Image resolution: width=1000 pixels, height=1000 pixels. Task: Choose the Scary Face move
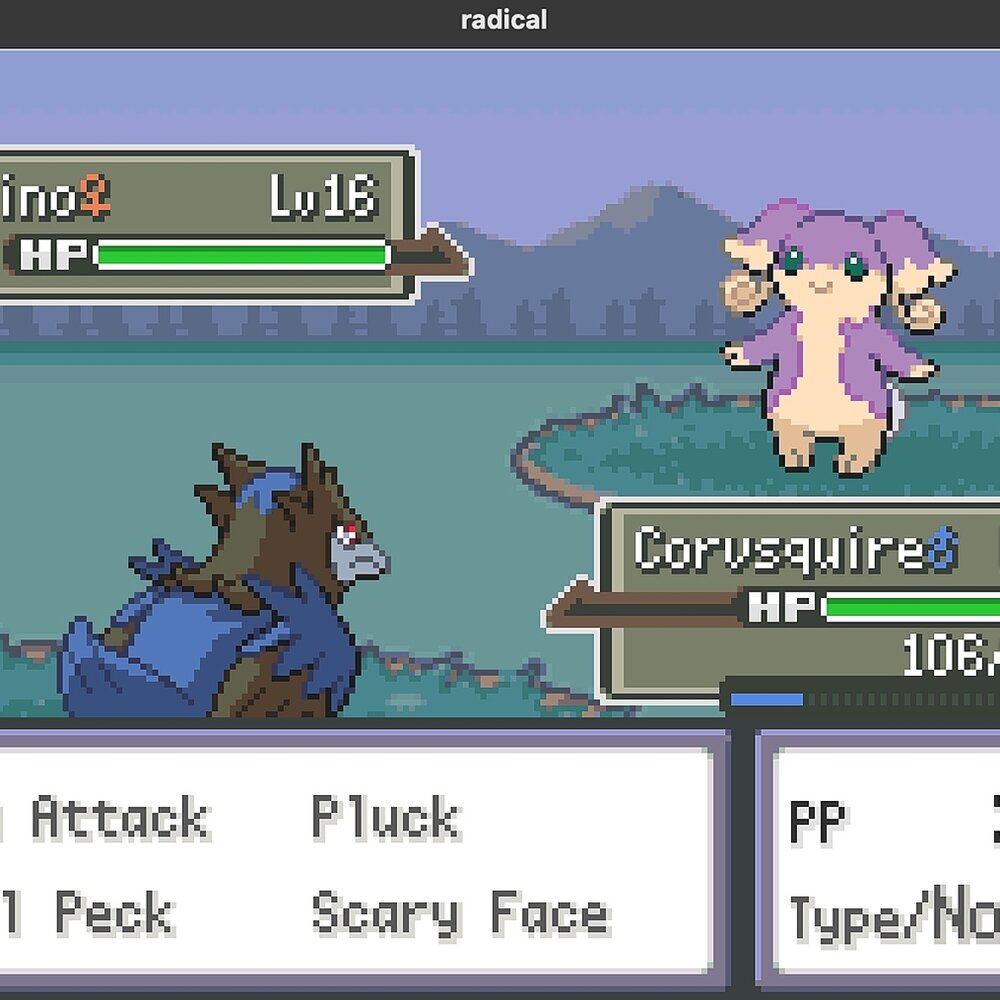click(x=460, y=914)
